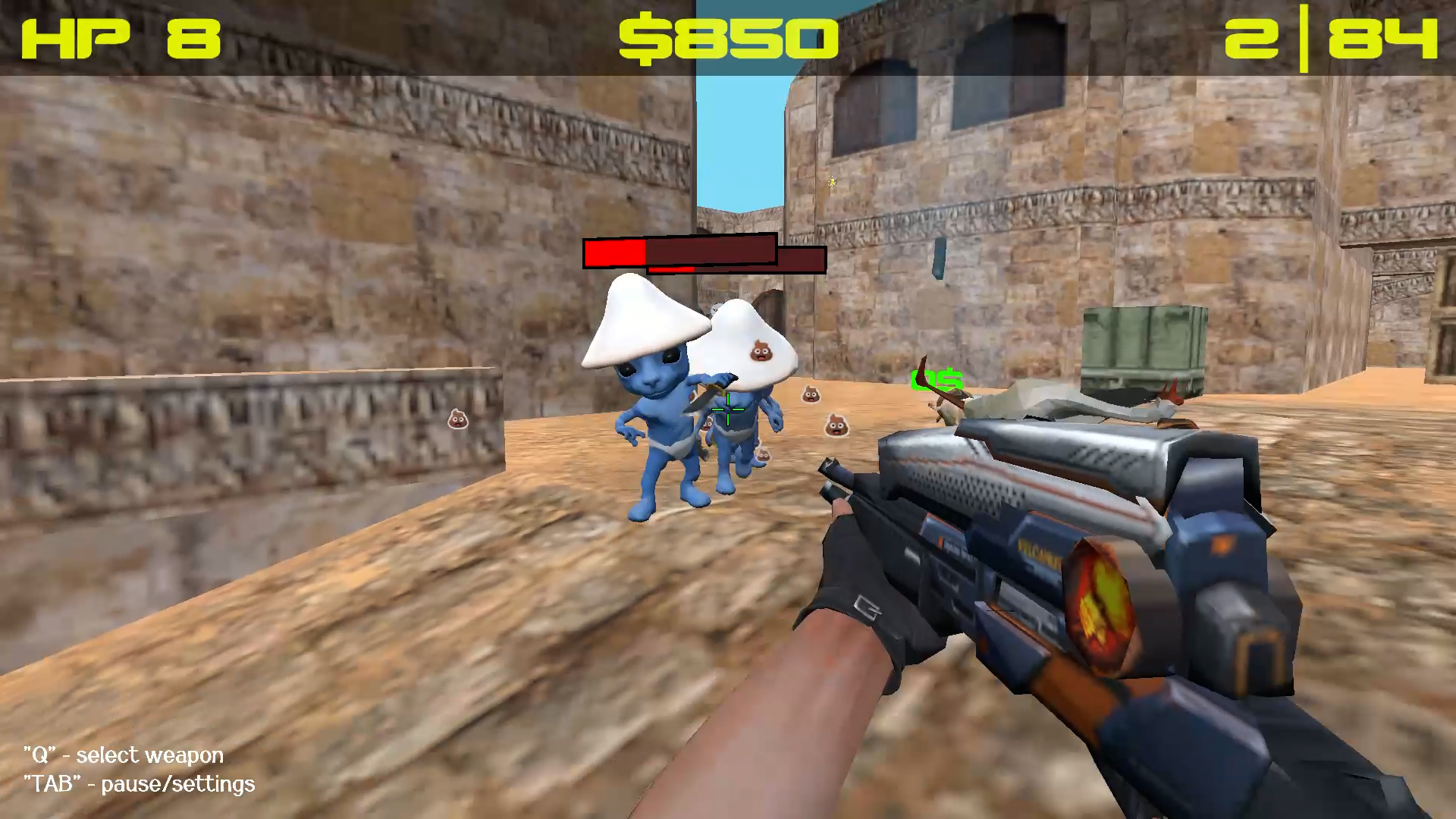Click the green cargo container in the background

[x=1145, y=345]
